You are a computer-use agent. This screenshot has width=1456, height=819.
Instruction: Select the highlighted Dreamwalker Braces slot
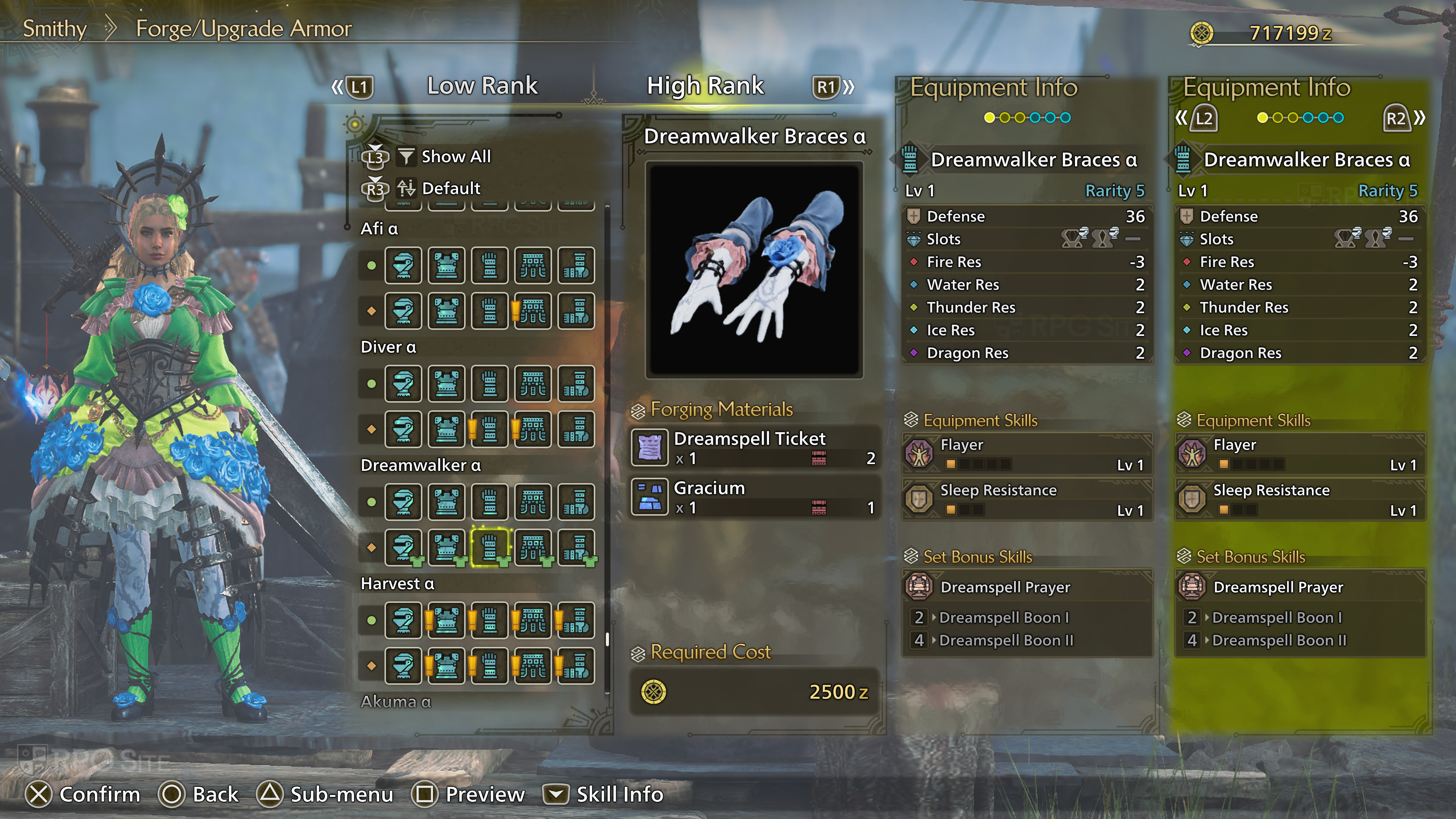tap(490, 547)
